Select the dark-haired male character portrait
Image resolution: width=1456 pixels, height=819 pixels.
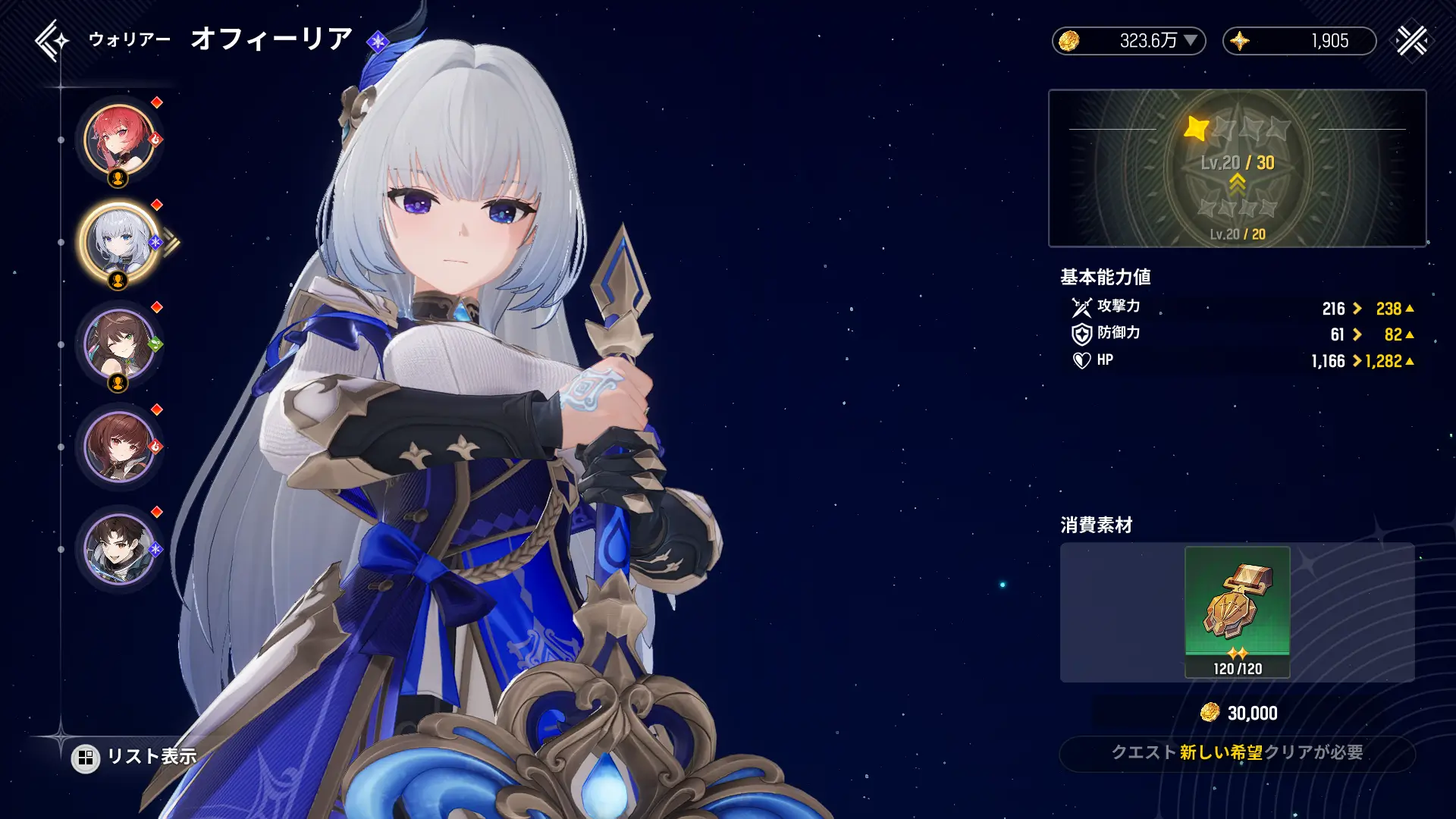[119, 549]
